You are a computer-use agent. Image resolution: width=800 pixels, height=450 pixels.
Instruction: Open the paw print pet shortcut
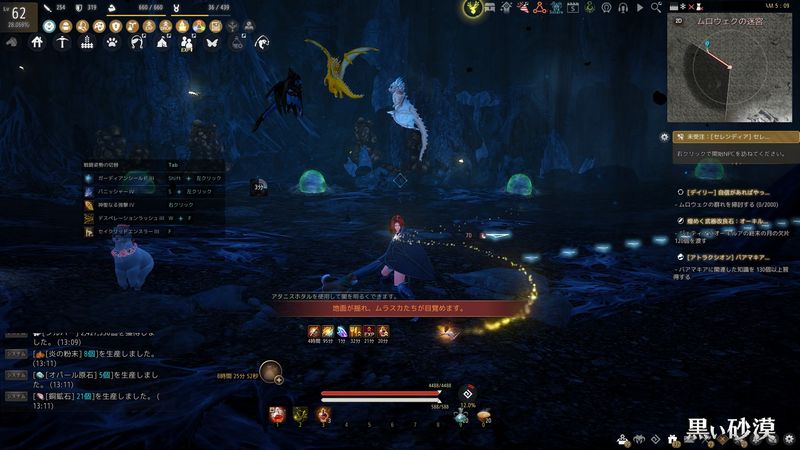pyautogui.click(x=112, y=43)
